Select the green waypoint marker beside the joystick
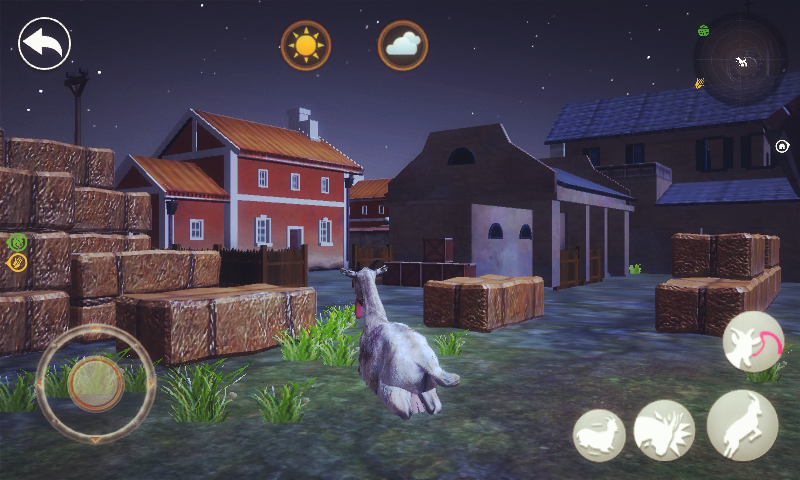Screen dimensions: 800x480 (x=17, y=241)
